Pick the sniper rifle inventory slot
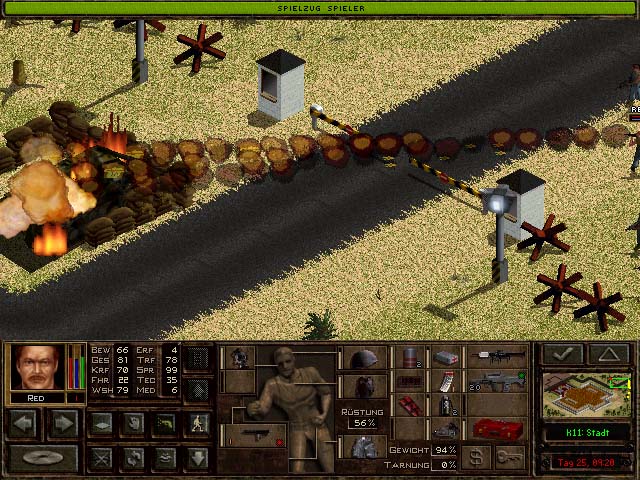 pos(500,357)
